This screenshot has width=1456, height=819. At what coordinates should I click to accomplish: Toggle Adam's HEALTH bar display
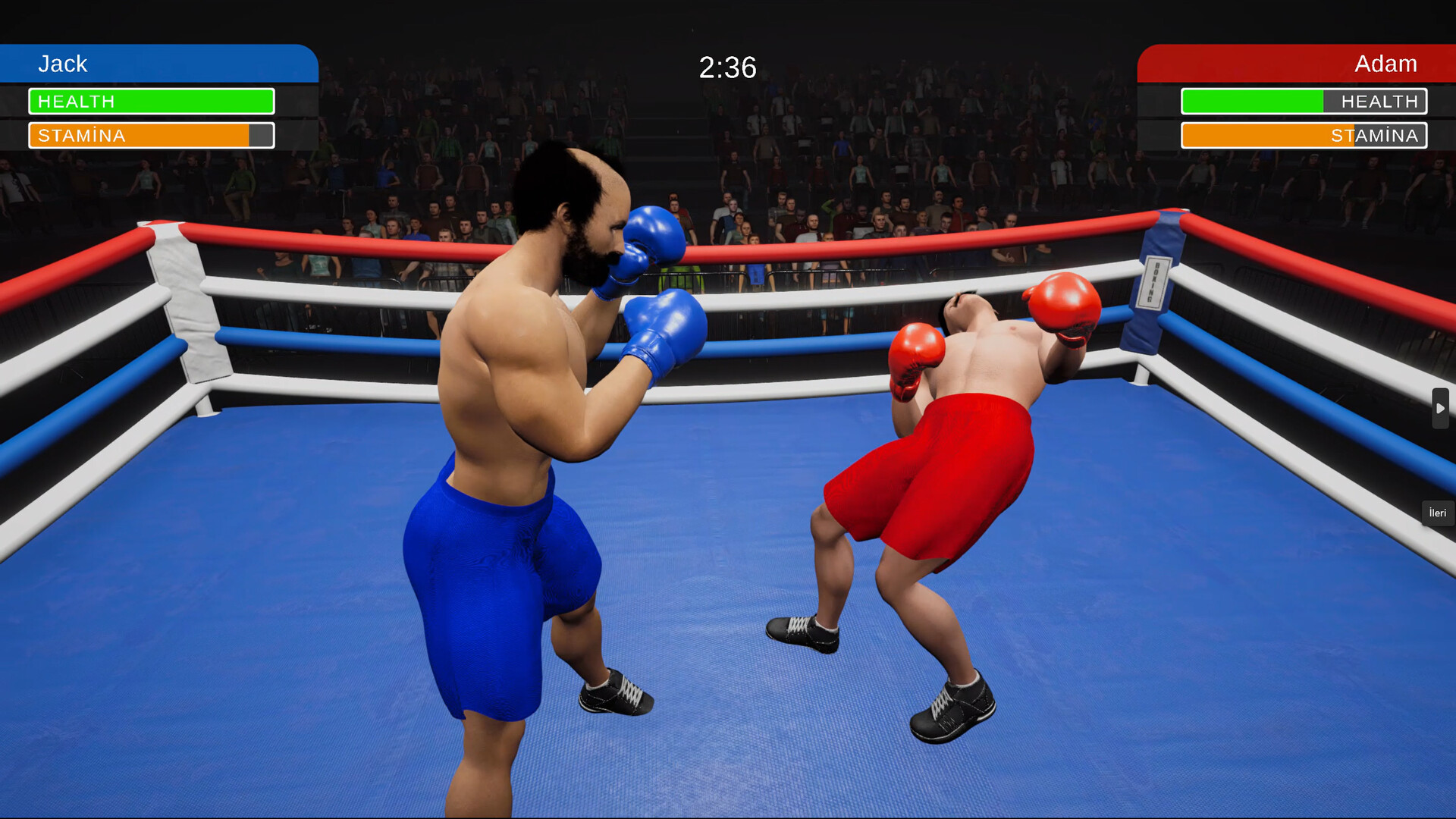pos(1303,101)
